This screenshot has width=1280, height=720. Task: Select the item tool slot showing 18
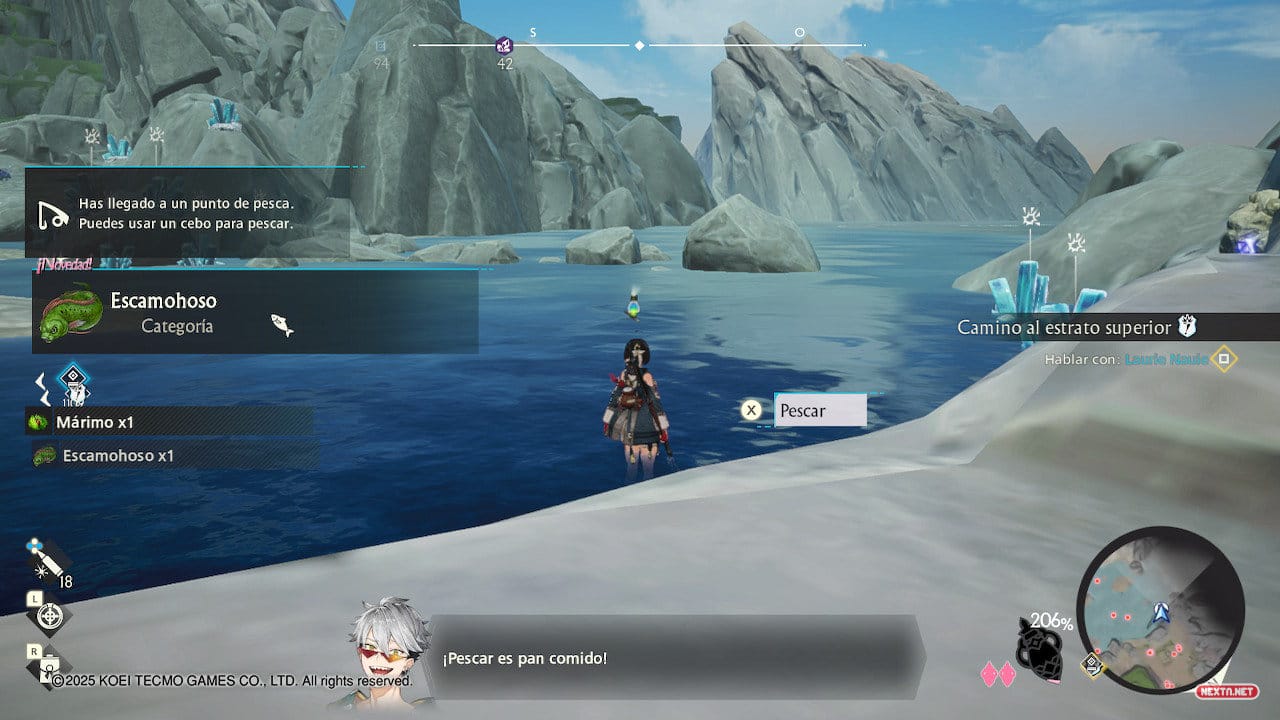(48, 564)
